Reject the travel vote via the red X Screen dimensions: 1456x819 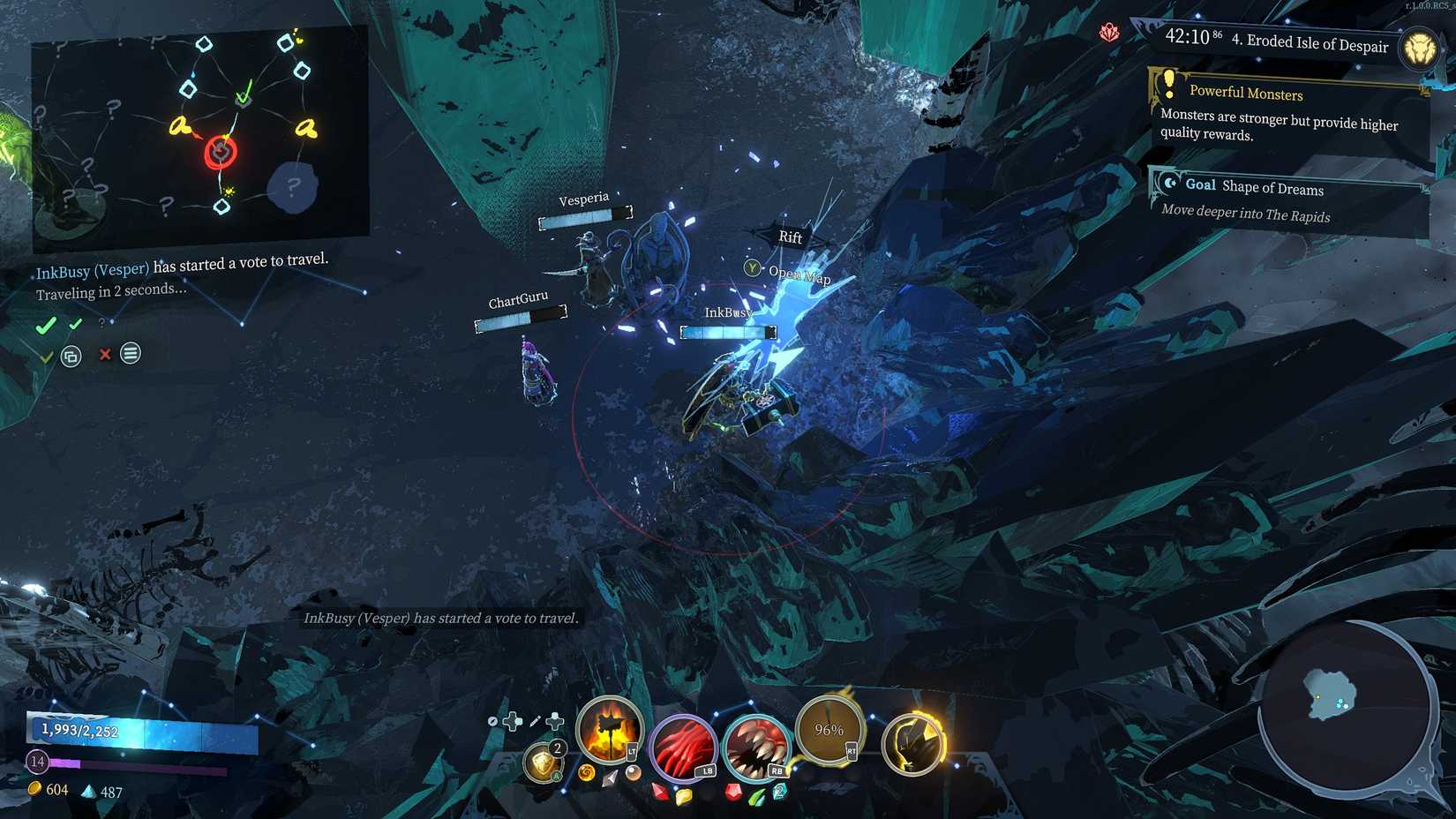click(x=104, y=356)
